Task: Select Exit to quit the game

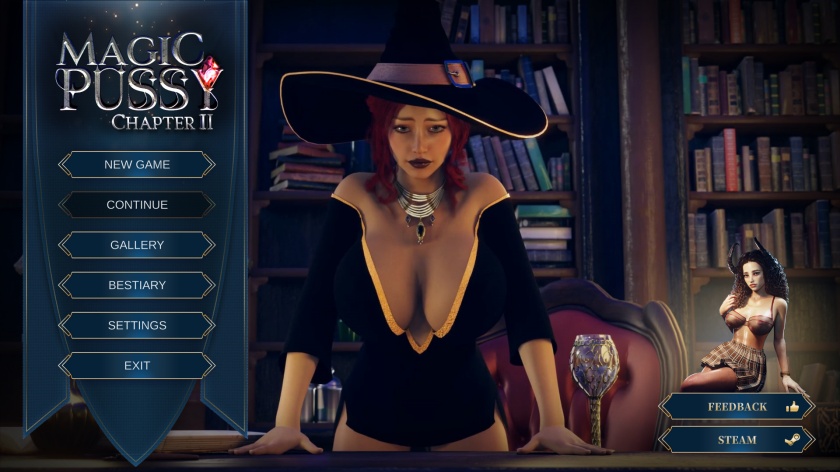Action: pos(137,366)
